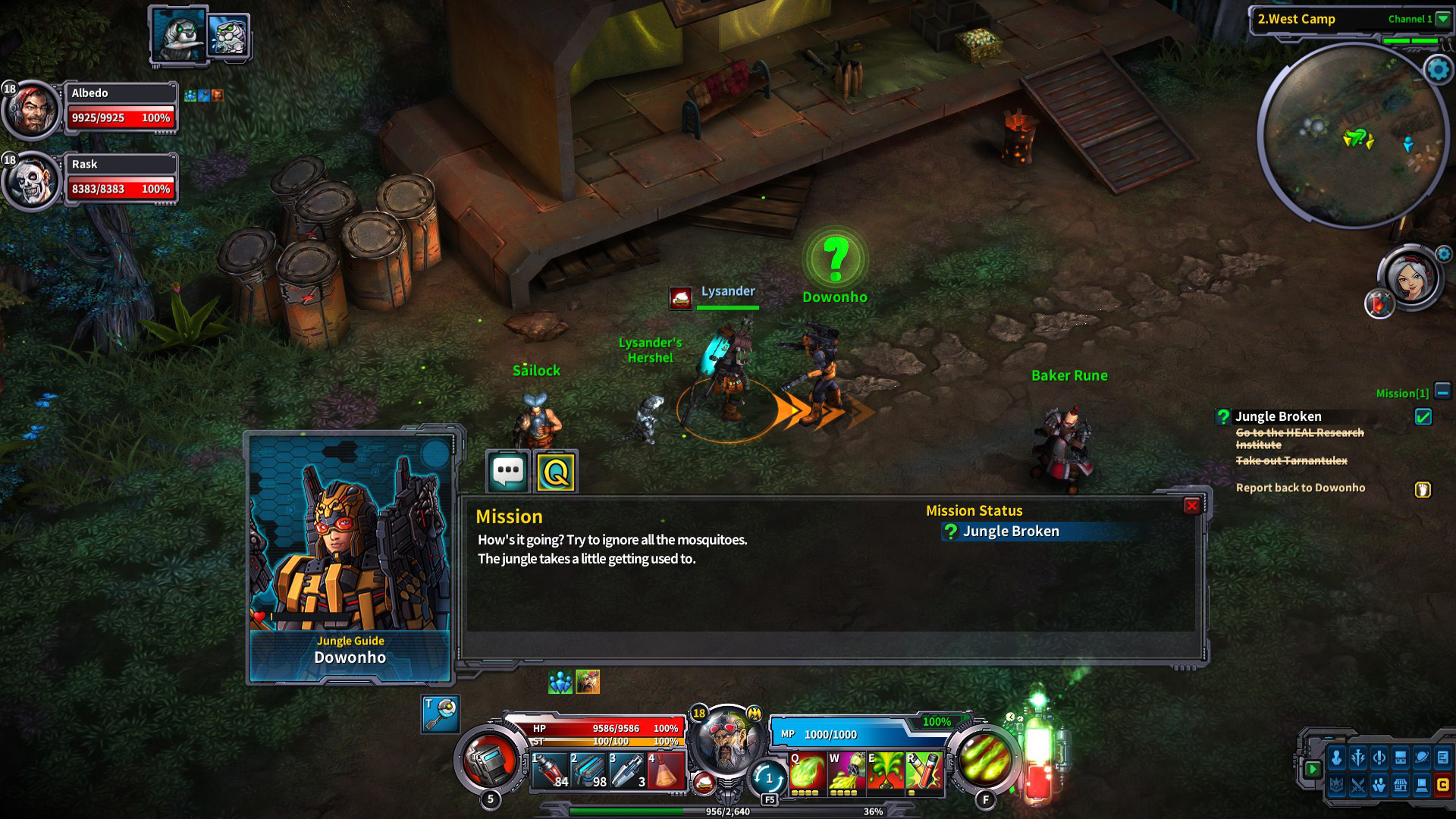Activate the R test tube skill
This screenshot has width=1456, height=819.
pos(924,772)
